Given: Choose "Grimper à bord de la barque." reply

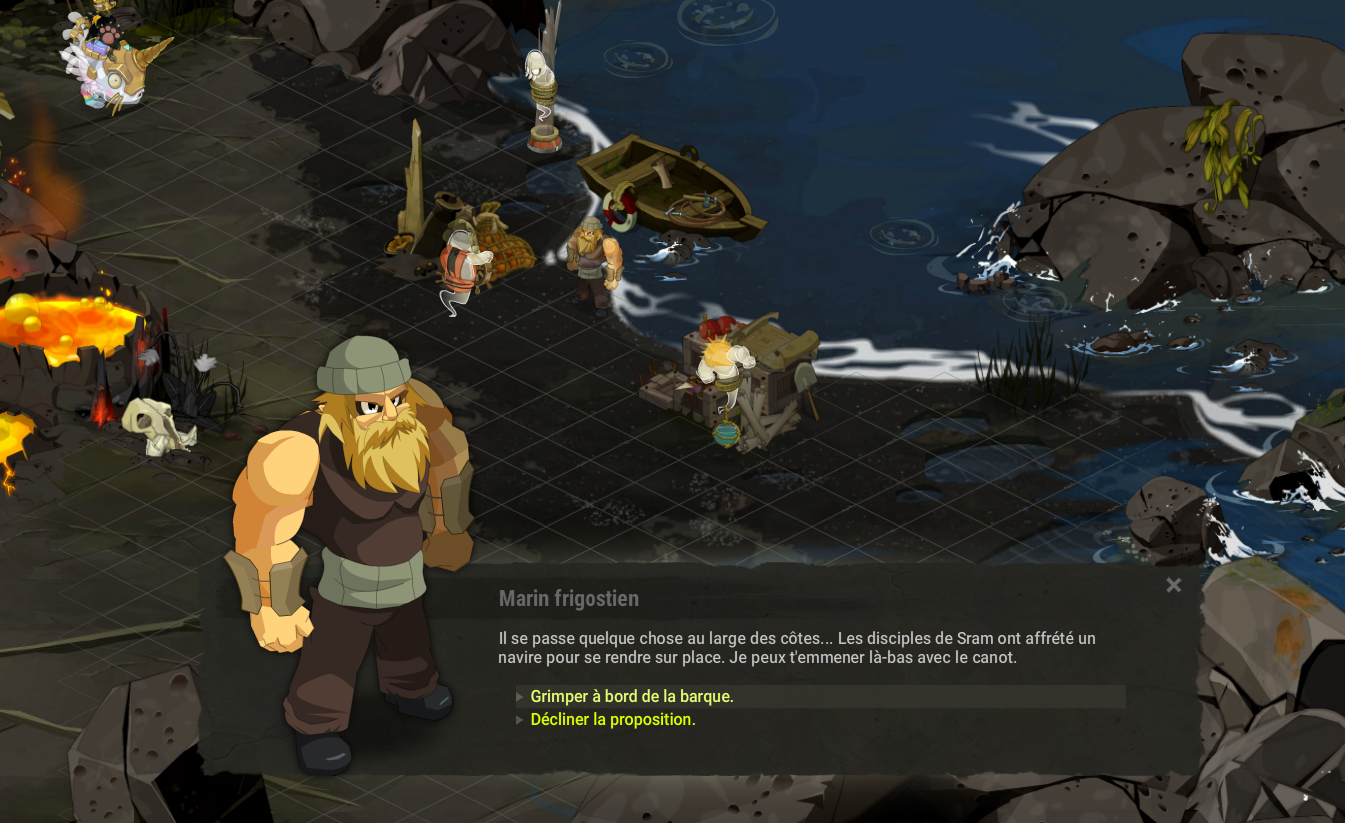Looking at the screenshot, I should point(632,697).
